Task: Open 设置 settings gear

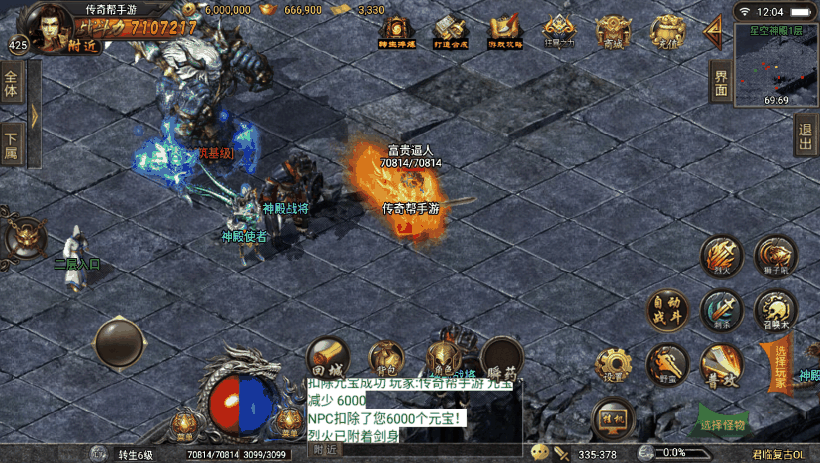Action: [613, 364]
